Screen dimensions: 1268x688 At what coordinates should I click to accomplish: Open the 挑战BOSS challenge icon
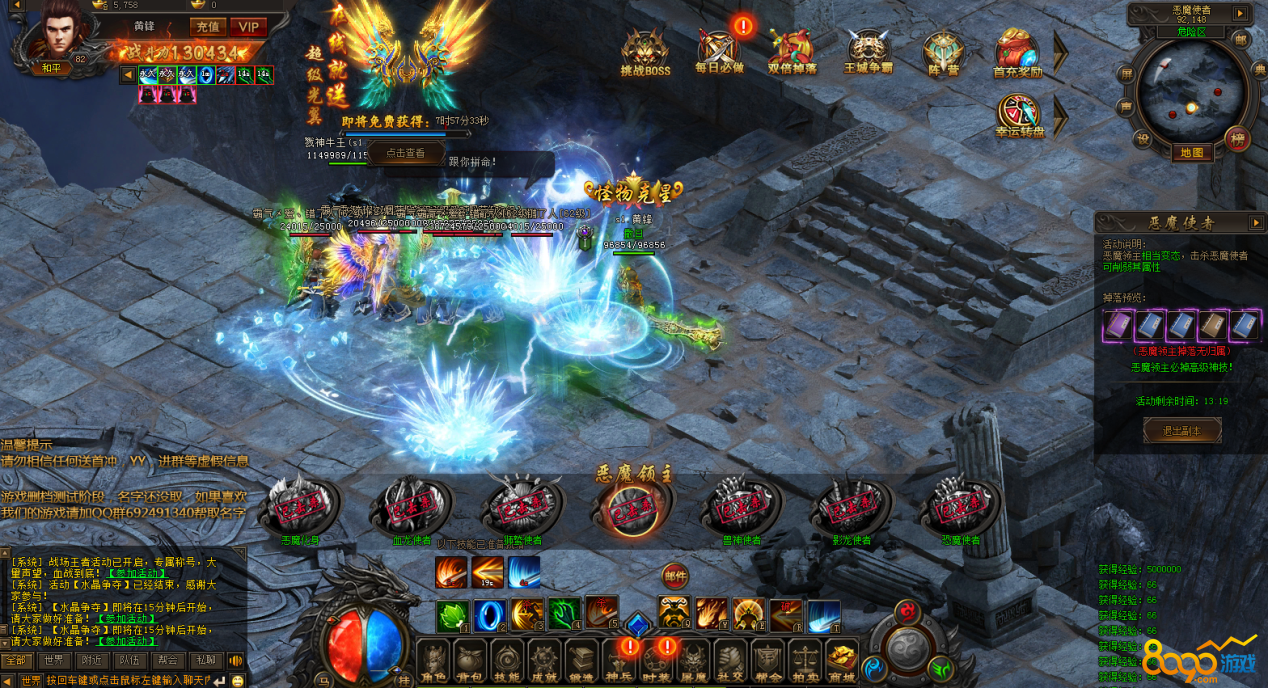[x=645, y=50]
